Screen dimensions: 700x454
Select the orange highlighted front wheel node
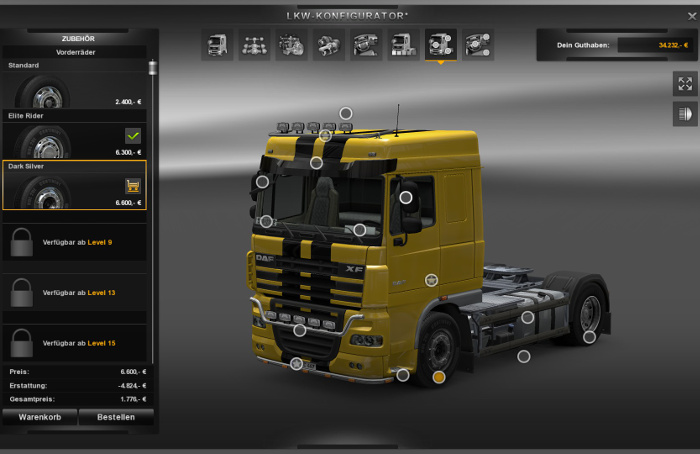tap(439, 377)
